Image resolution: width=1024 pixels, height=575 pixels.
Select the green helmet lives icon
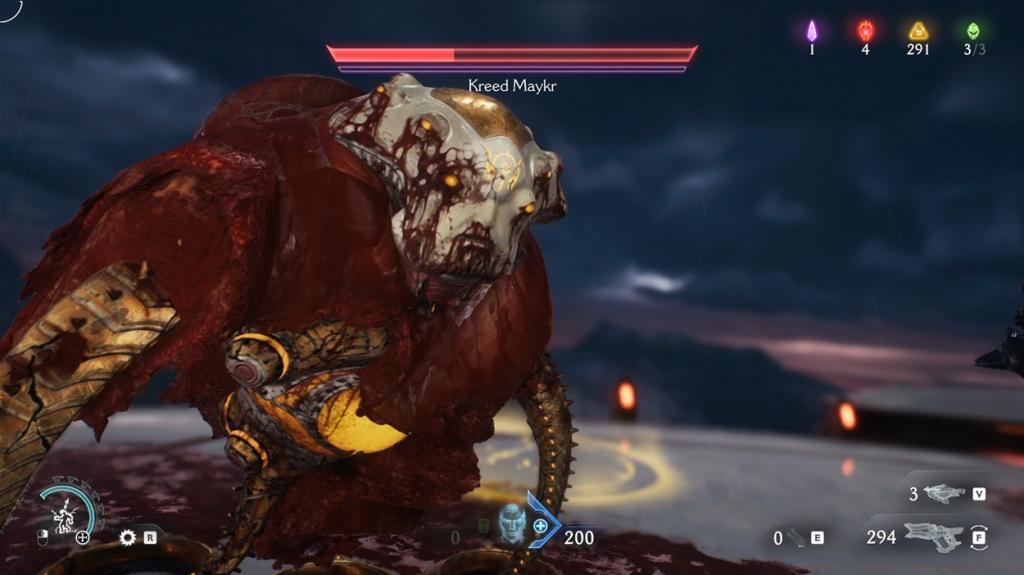pos(973,31)
